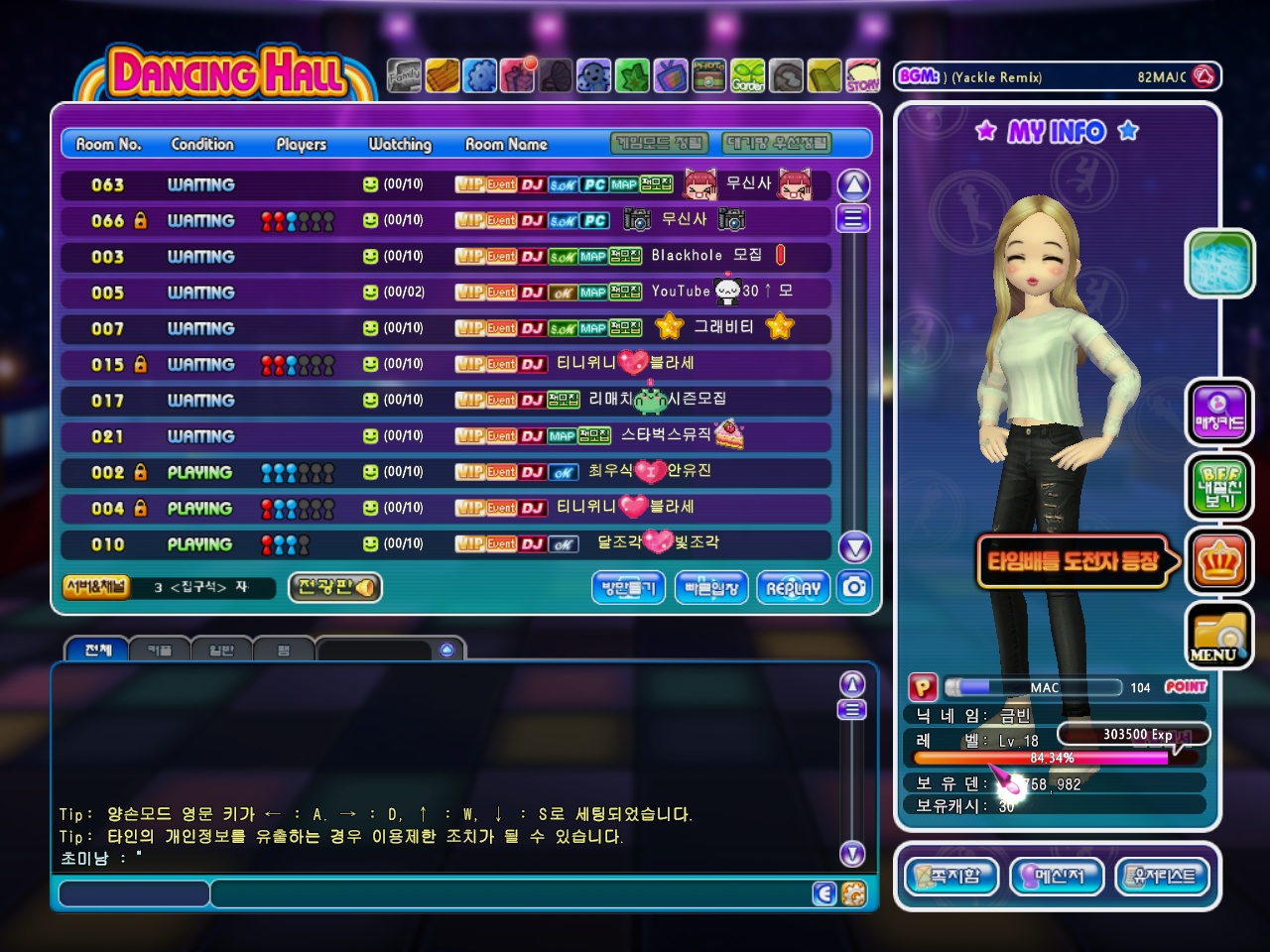This screenshot has height=952, width=1270.
Task: Select room 005 with YouTube in name
Action: coord(444,293)
